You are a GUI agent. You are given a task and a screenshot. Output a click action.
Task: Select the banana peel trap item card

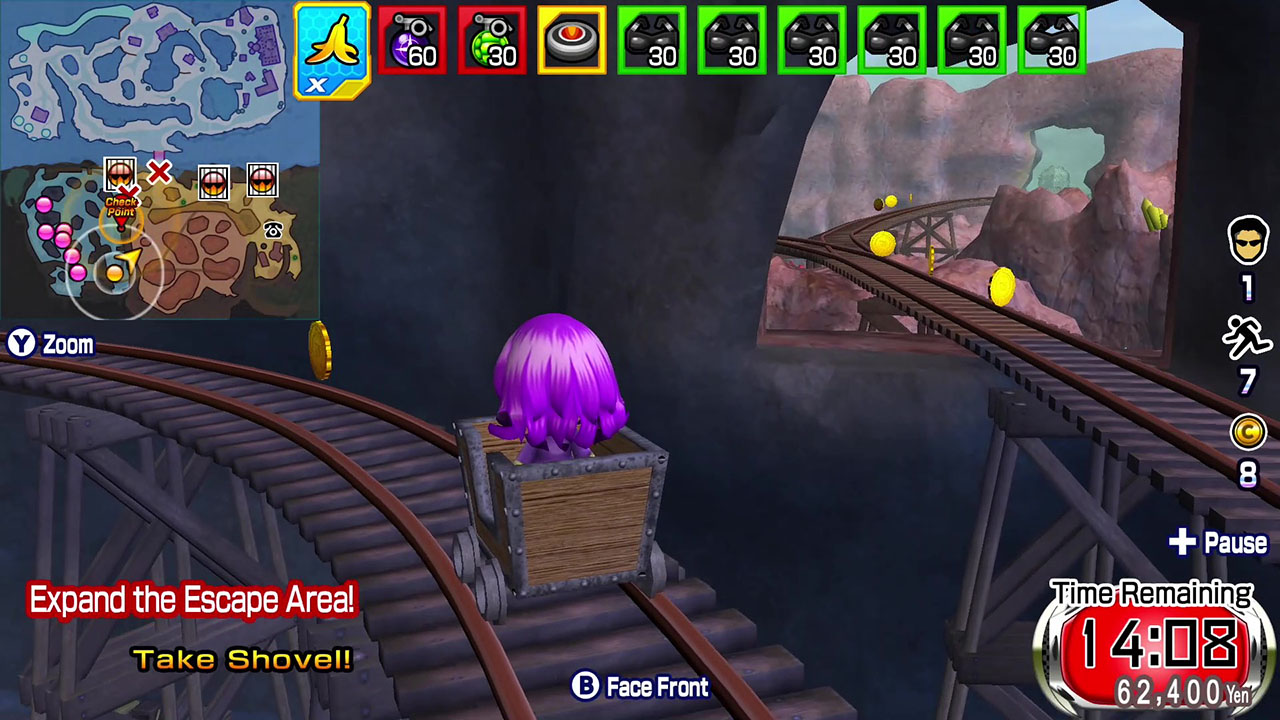coord(332,44)
